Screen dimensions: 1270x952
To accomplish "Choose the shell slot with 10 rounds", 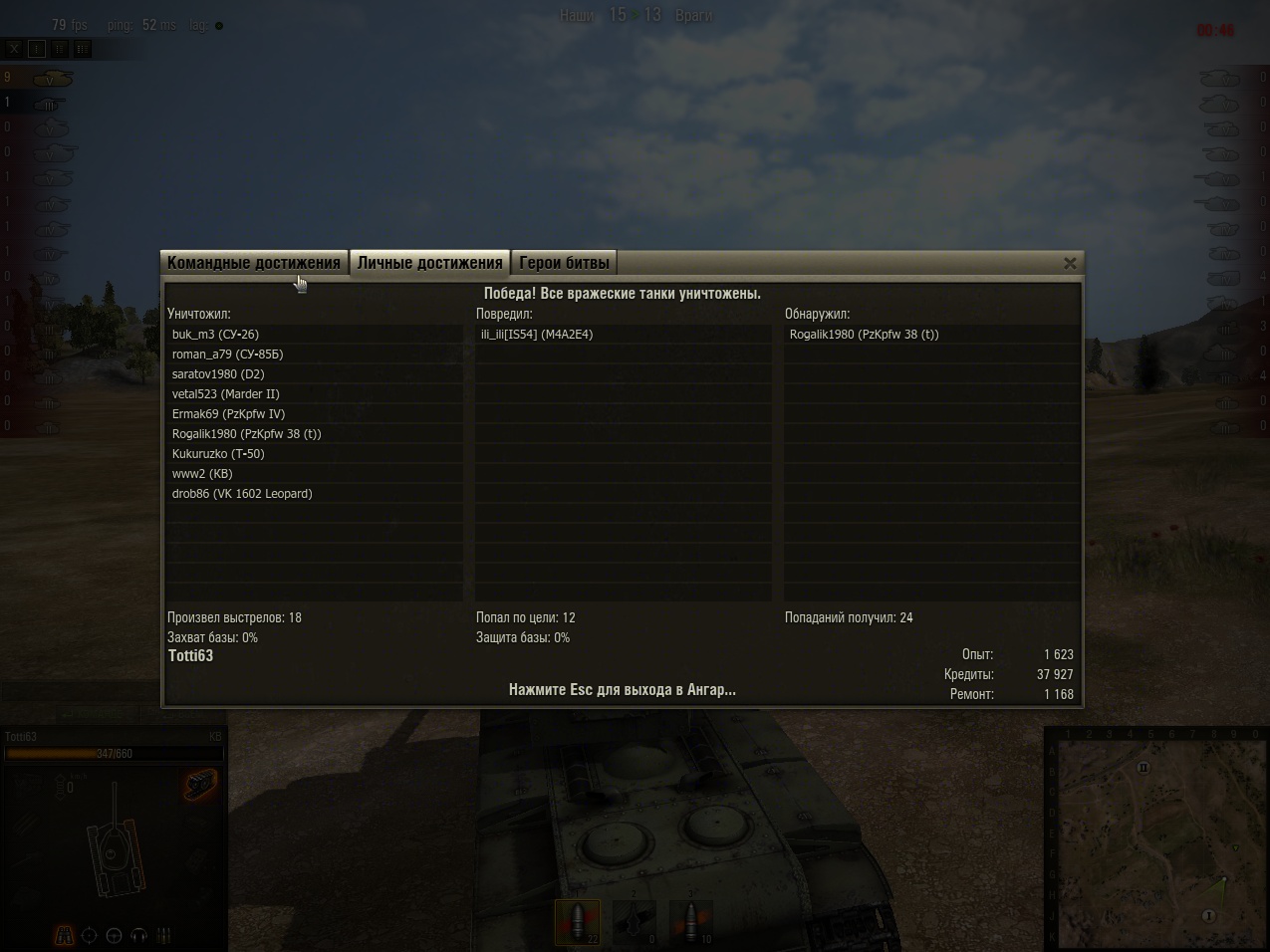I will tap(690, 922).
